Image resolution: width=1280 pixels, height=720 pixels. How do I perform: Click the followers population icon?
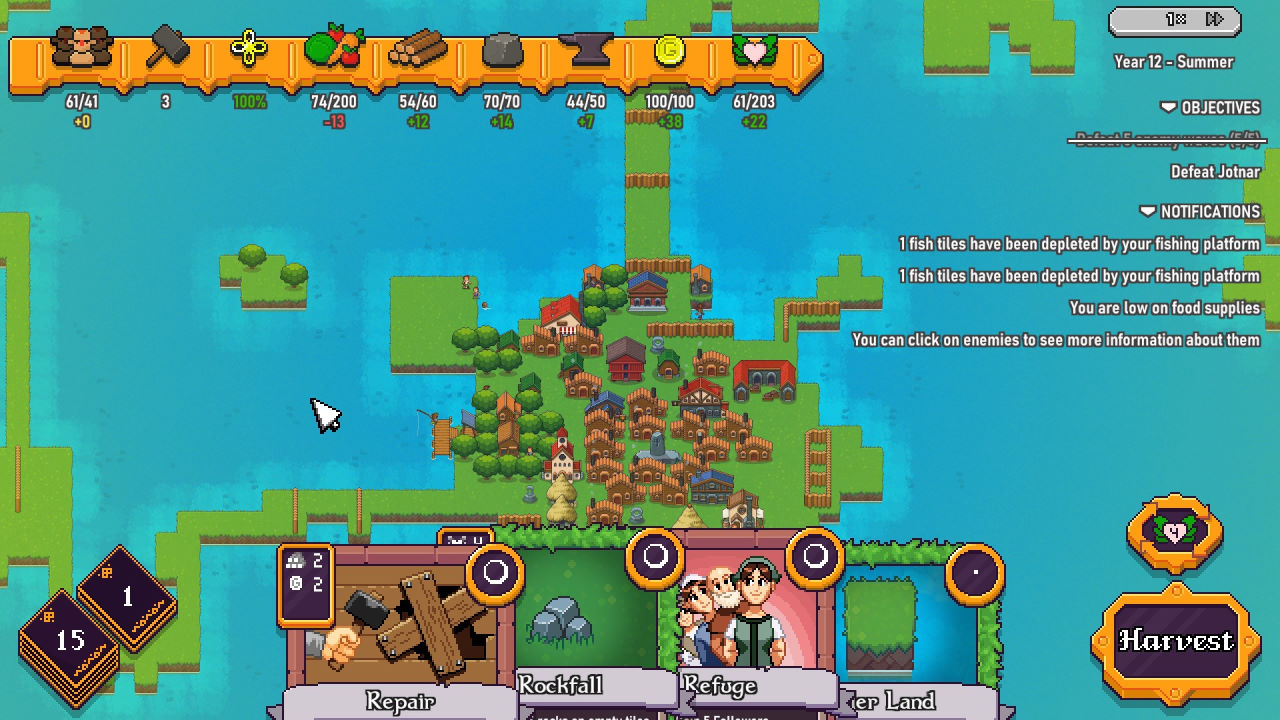click(x=81, y=49)
